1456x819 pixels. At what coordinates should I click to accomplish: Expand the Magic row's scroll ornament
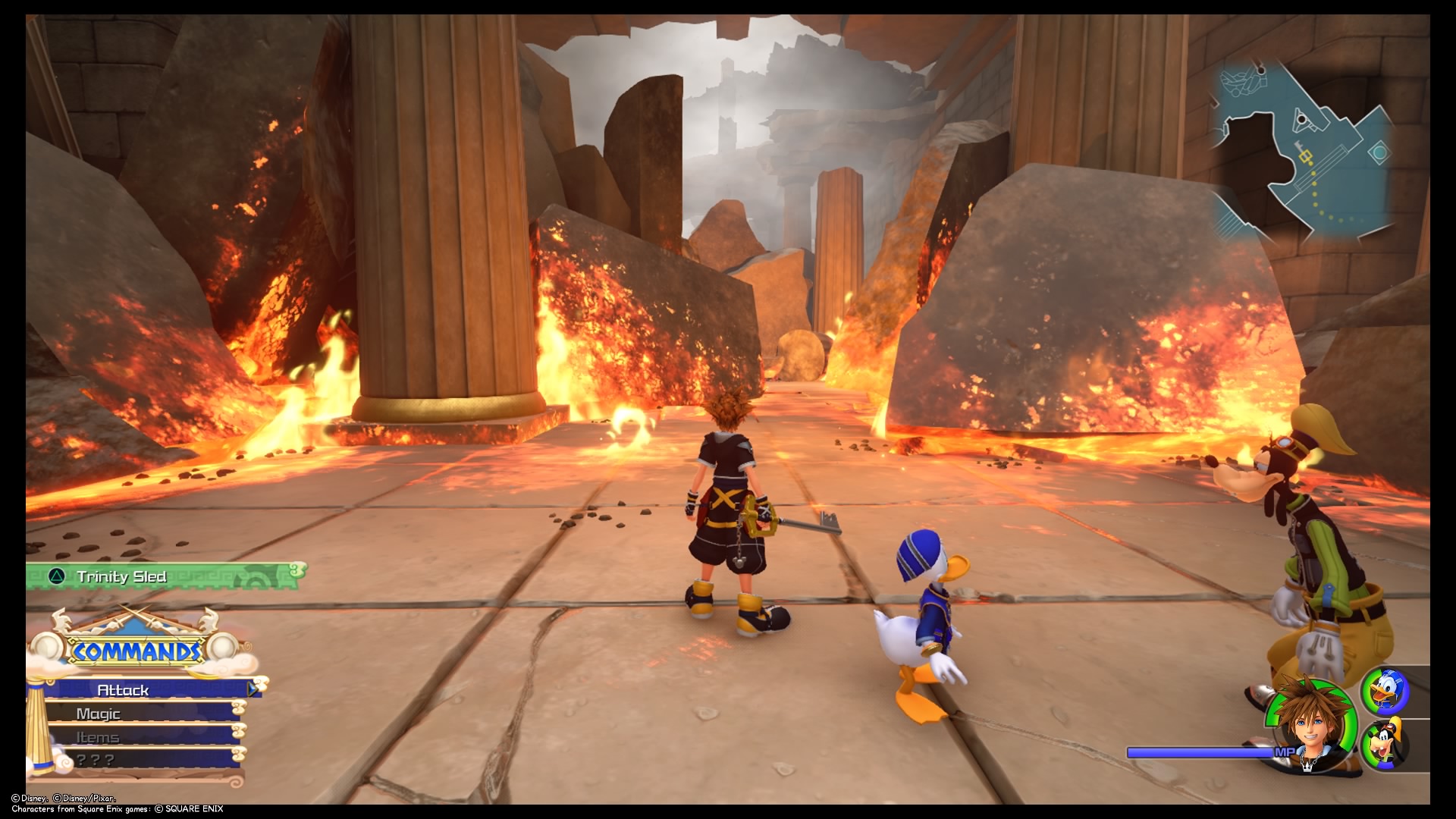[x=239, y=708]
